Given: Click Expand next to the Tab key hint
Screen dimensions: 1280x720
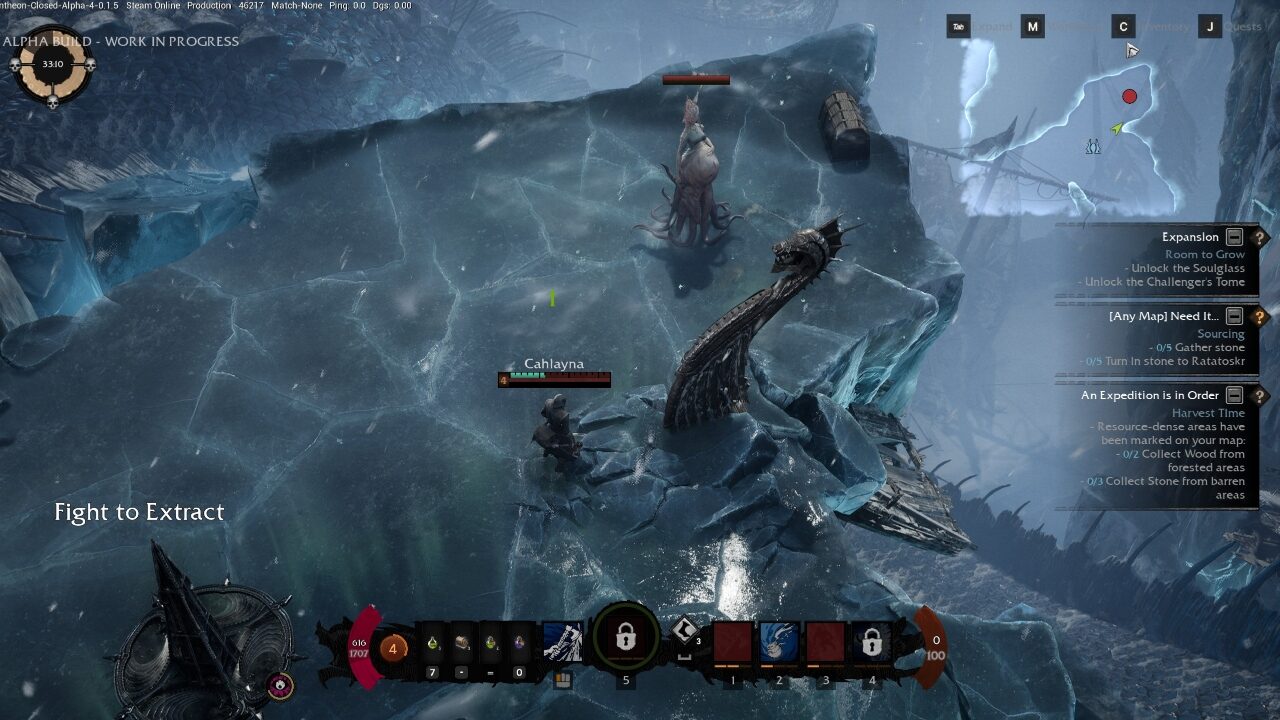Looking at the screenshot, I should click(992, 26).
